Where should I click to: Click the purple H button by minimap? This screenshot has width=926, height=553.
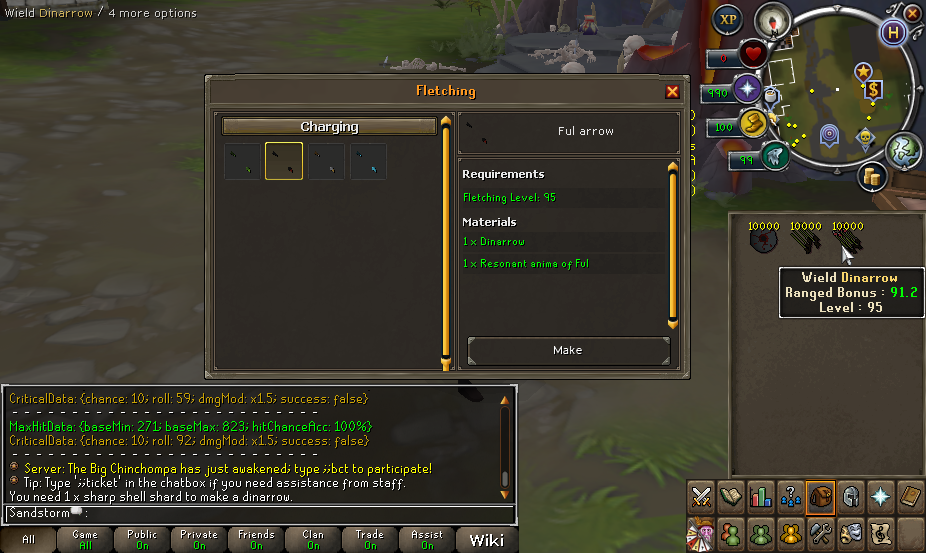[x=891, y=31]
